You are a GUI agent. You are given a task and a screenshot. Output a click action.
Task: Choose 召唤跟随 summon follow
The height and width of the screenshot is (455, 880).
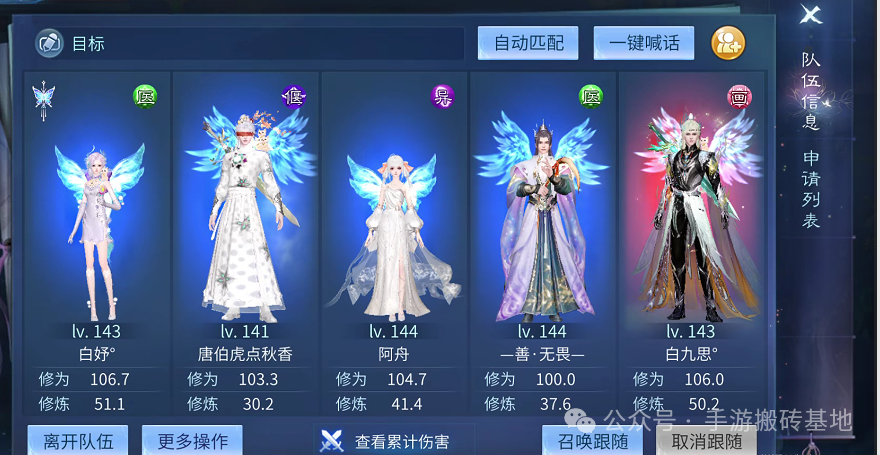coord(592,441)
